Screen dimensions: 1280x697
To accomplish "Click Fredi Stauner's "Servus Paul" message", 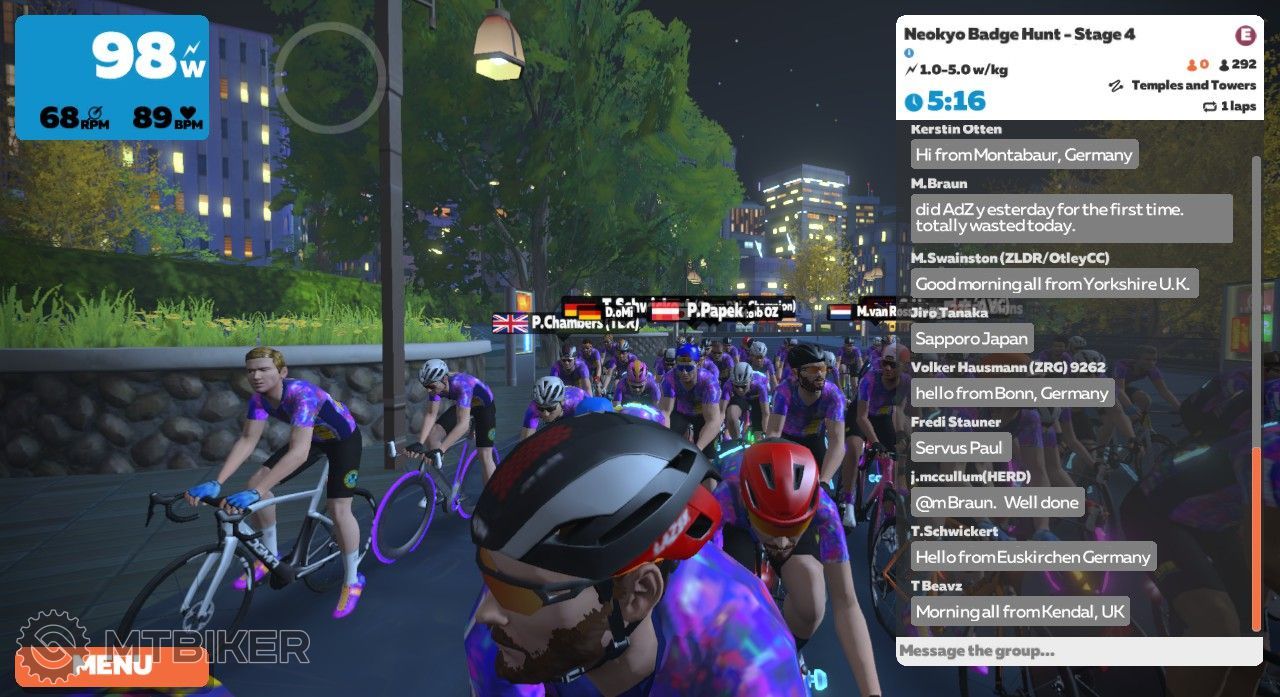I will (961, 447).
